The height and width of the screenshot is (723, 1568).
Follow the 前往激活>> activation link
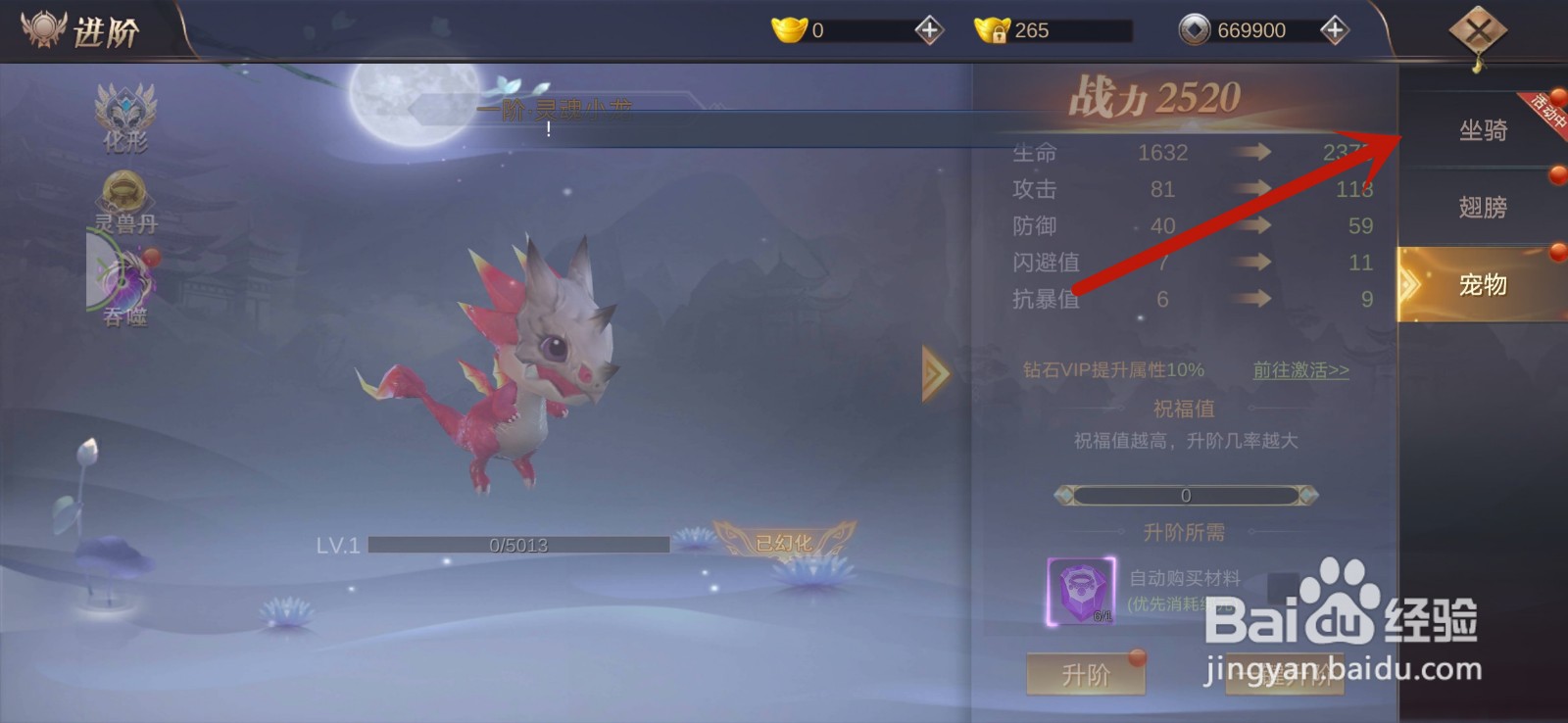[1300, 370]
